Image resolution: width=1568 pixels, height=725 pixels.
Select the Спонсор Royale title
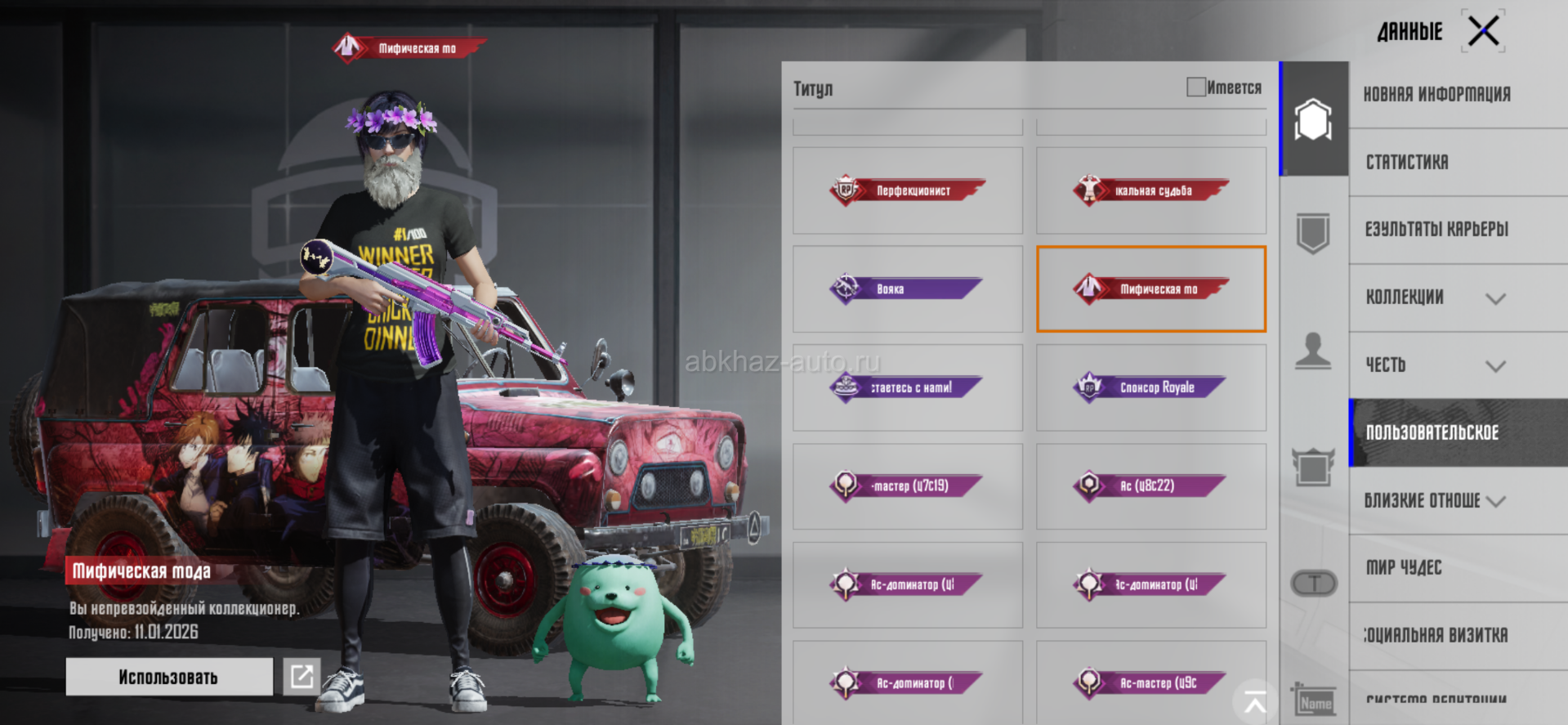(1150, 387)
